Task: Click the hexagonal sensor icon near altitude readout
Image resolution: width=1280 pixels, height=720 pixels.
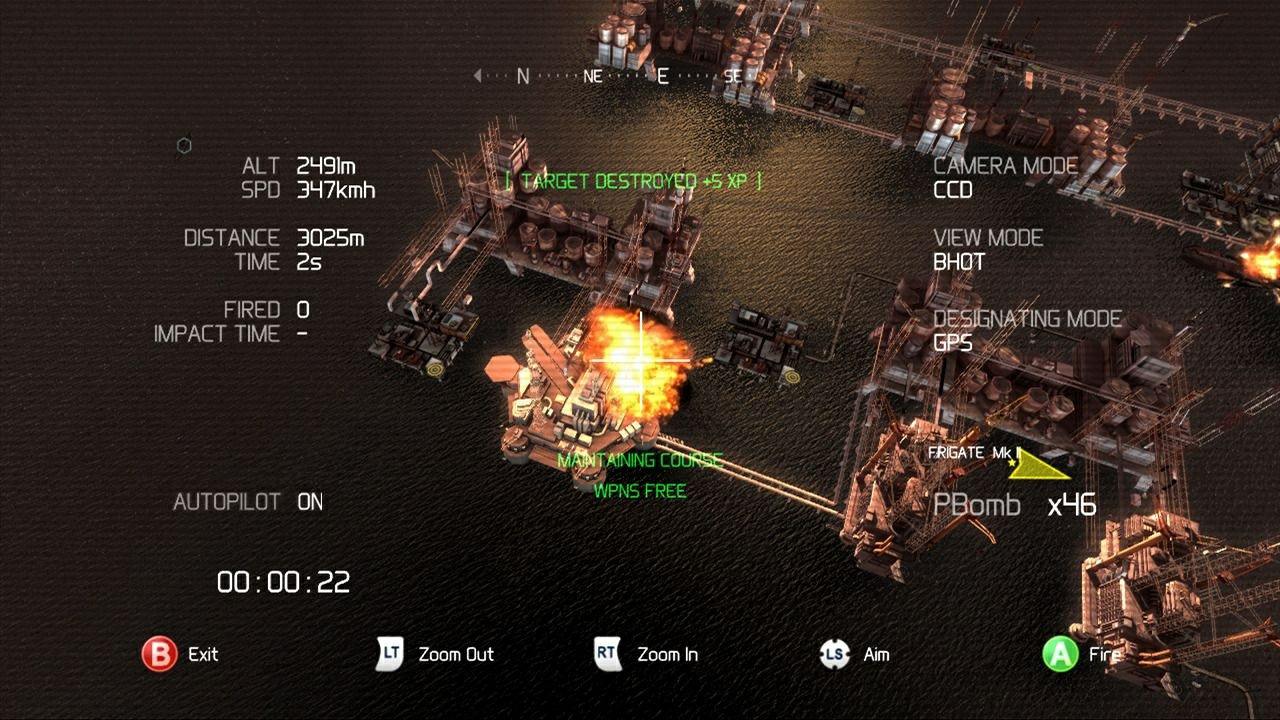Action: coord(183,145)
